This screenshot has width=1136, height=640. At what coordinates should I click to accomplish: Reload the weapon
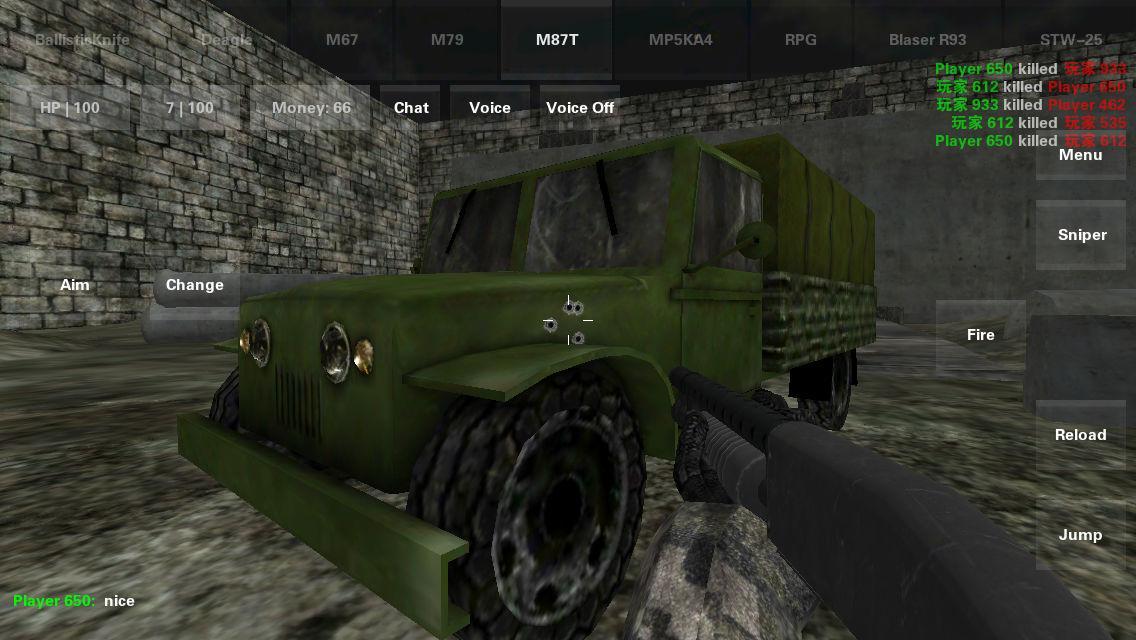click(x=1081, y=435)
